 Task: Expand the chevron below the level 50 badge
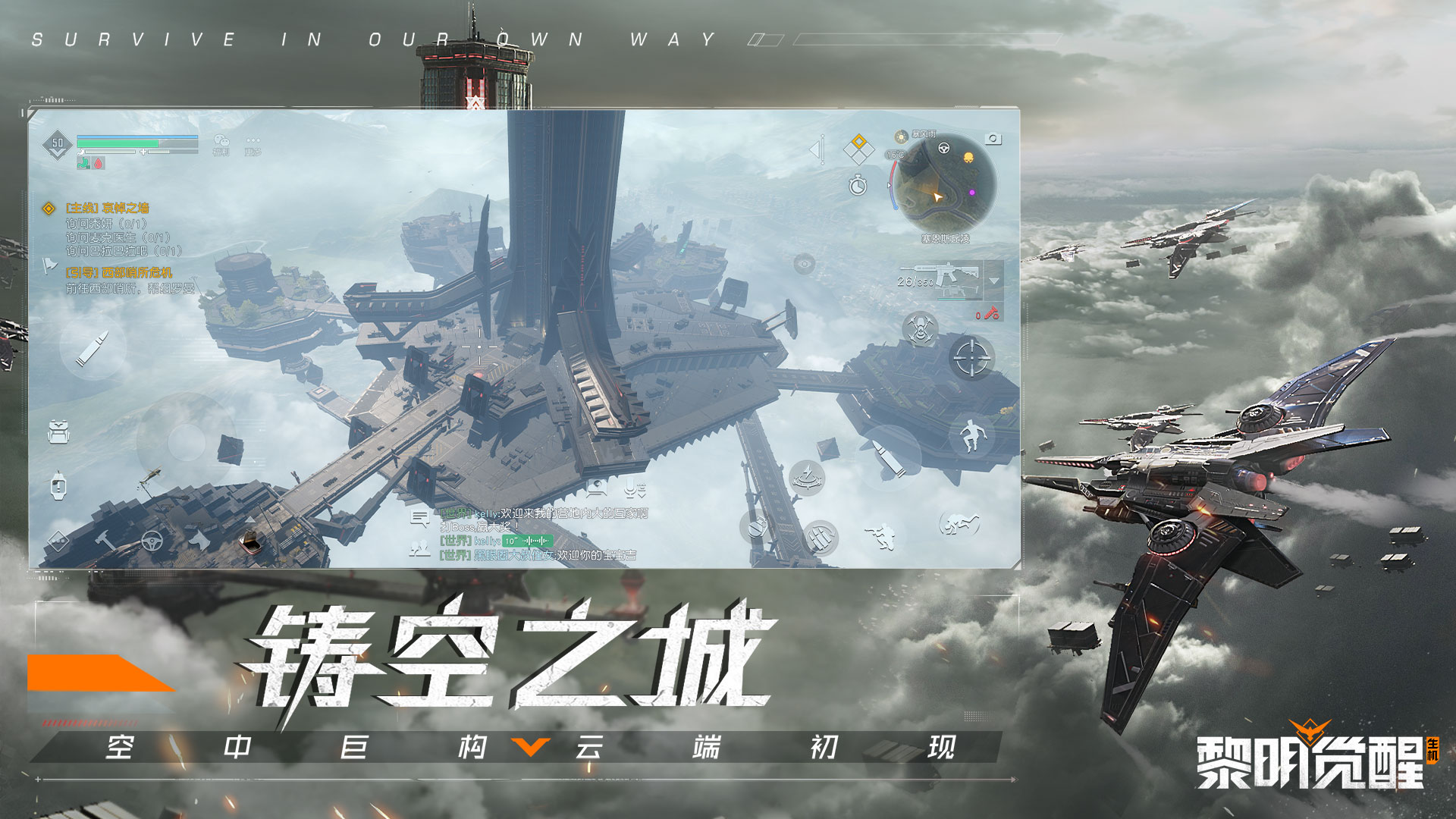click(x=57, y=152)
